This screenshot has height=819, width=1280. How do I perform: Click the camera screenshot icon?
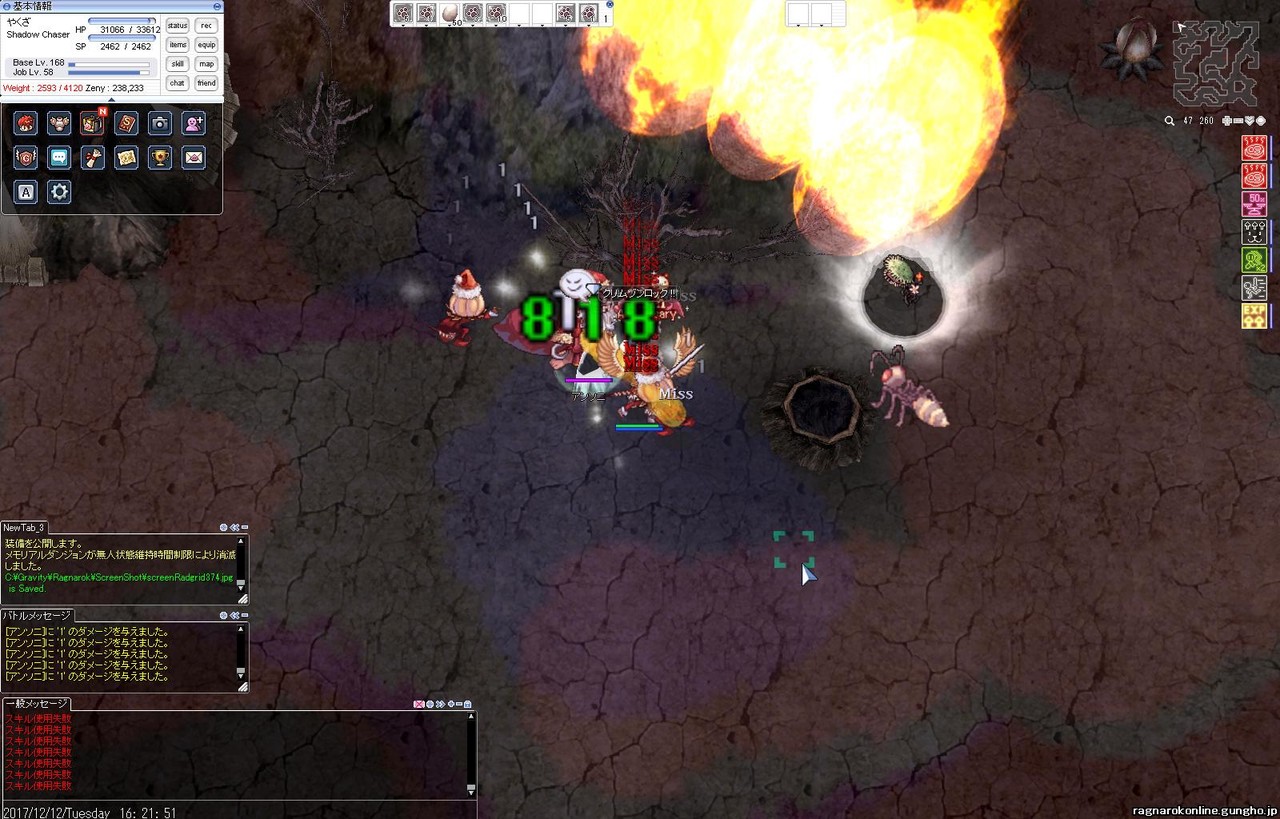click(160, 123)
